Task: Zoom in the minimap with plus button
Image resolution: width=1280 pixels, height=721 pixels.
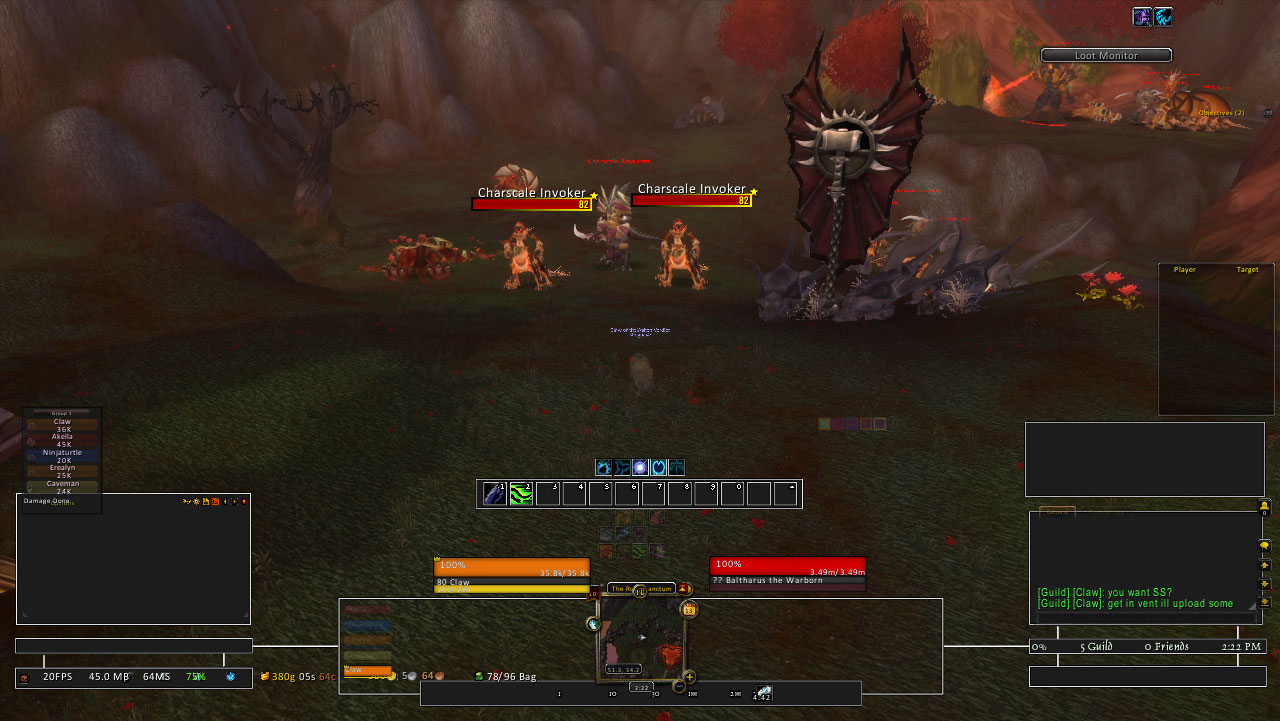Action: pyautogui.click(x=689, y=677)
